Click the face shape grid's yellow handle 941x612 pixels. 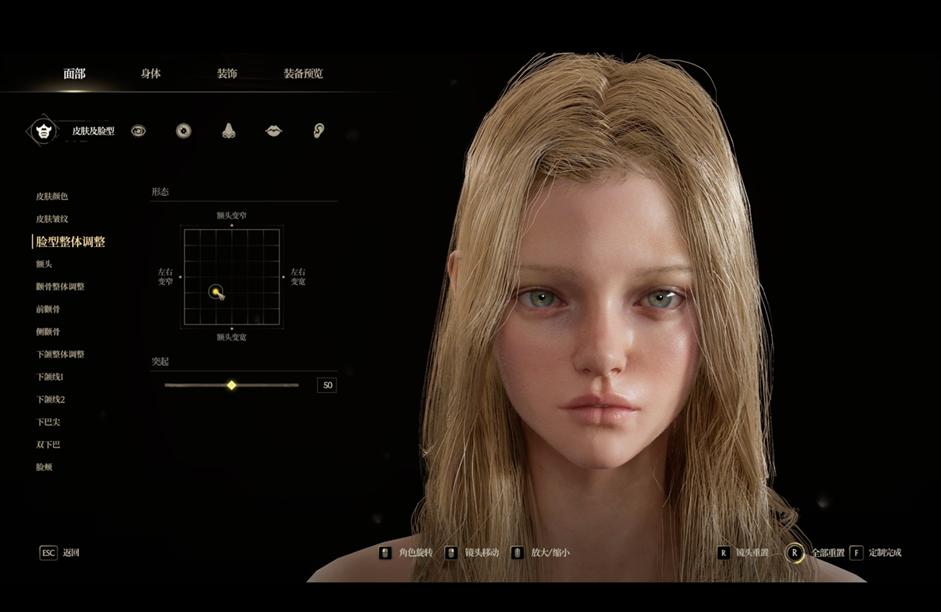pos(215,292)
